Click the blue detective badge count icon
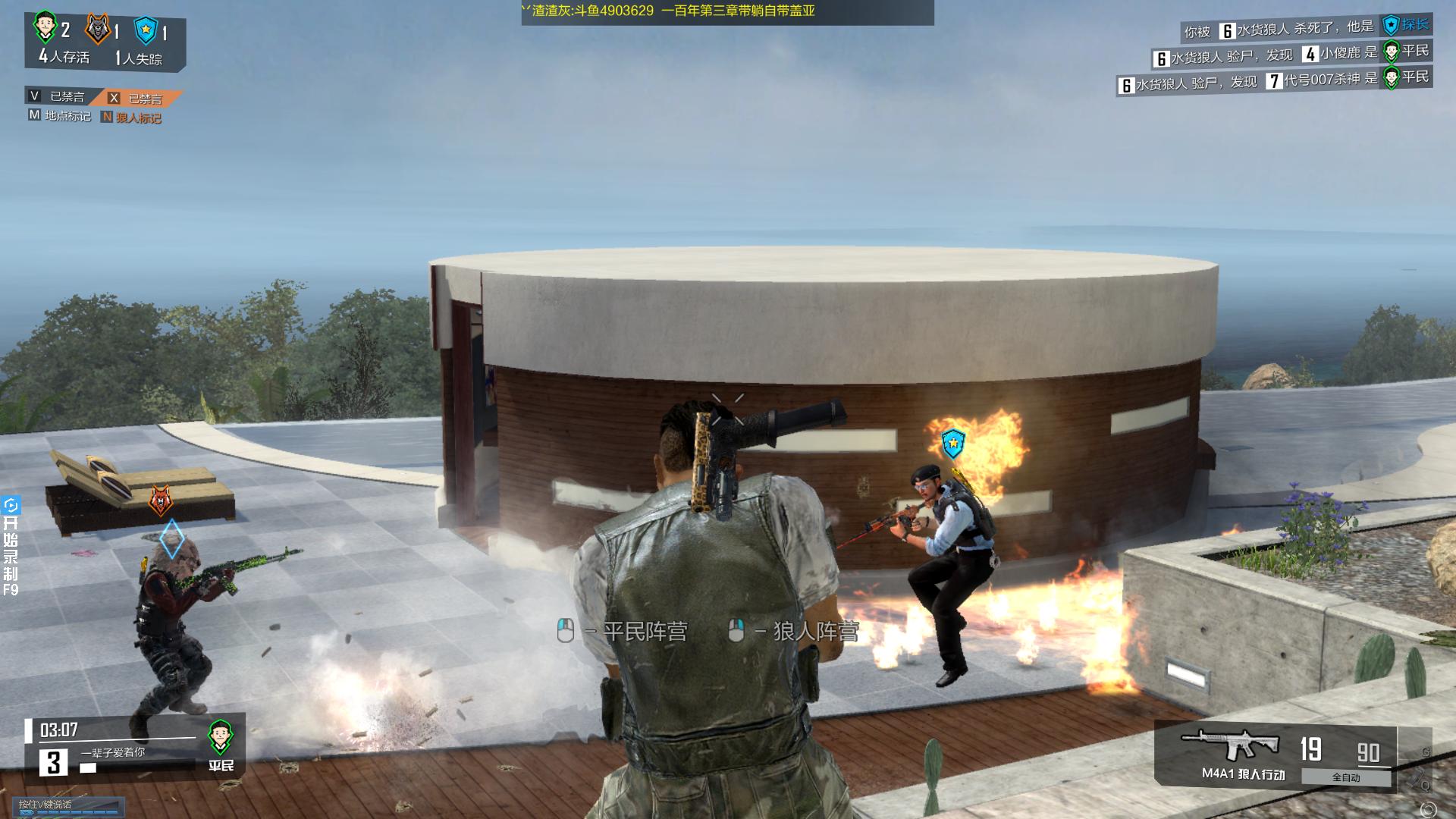Image resolution: width=1456 pixels, height=819 pixels. [145, 31]
